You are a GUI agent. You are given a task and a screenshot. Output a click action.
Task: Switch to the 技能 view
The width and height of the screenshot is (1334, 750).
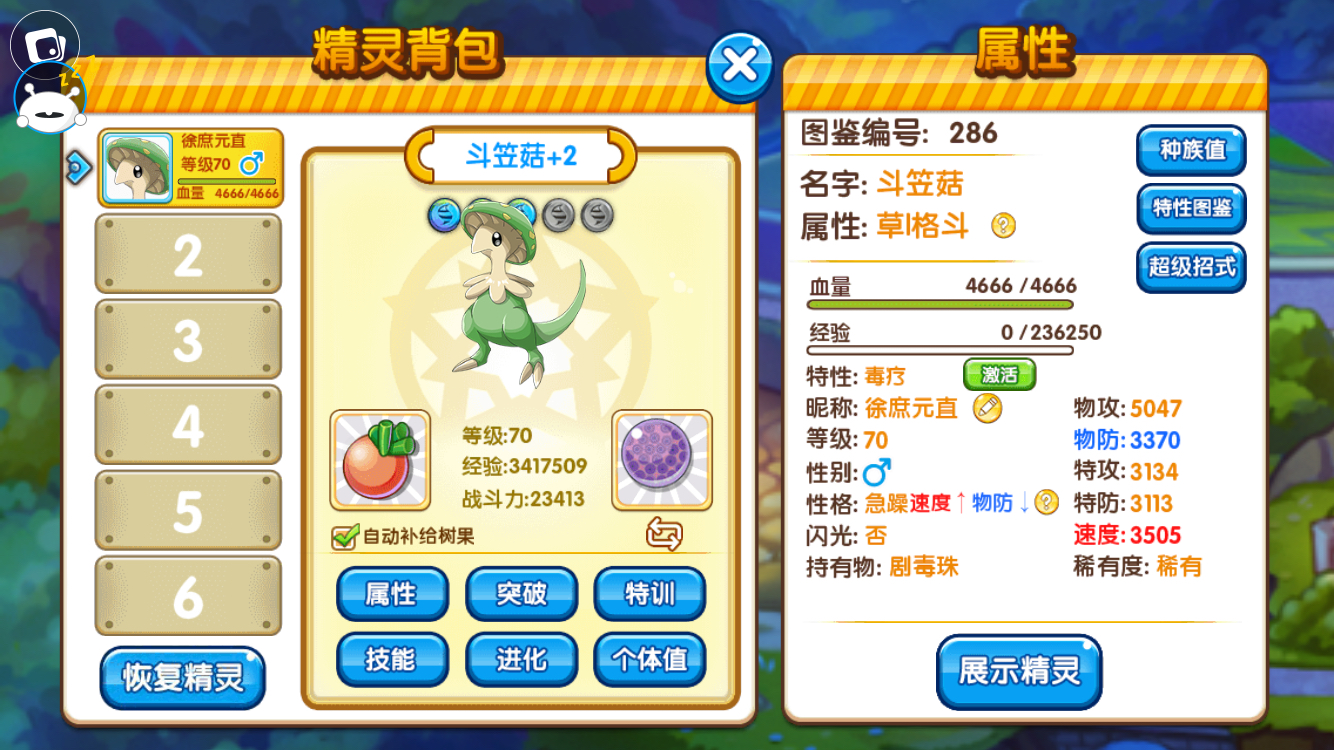(x=392, y=661)
